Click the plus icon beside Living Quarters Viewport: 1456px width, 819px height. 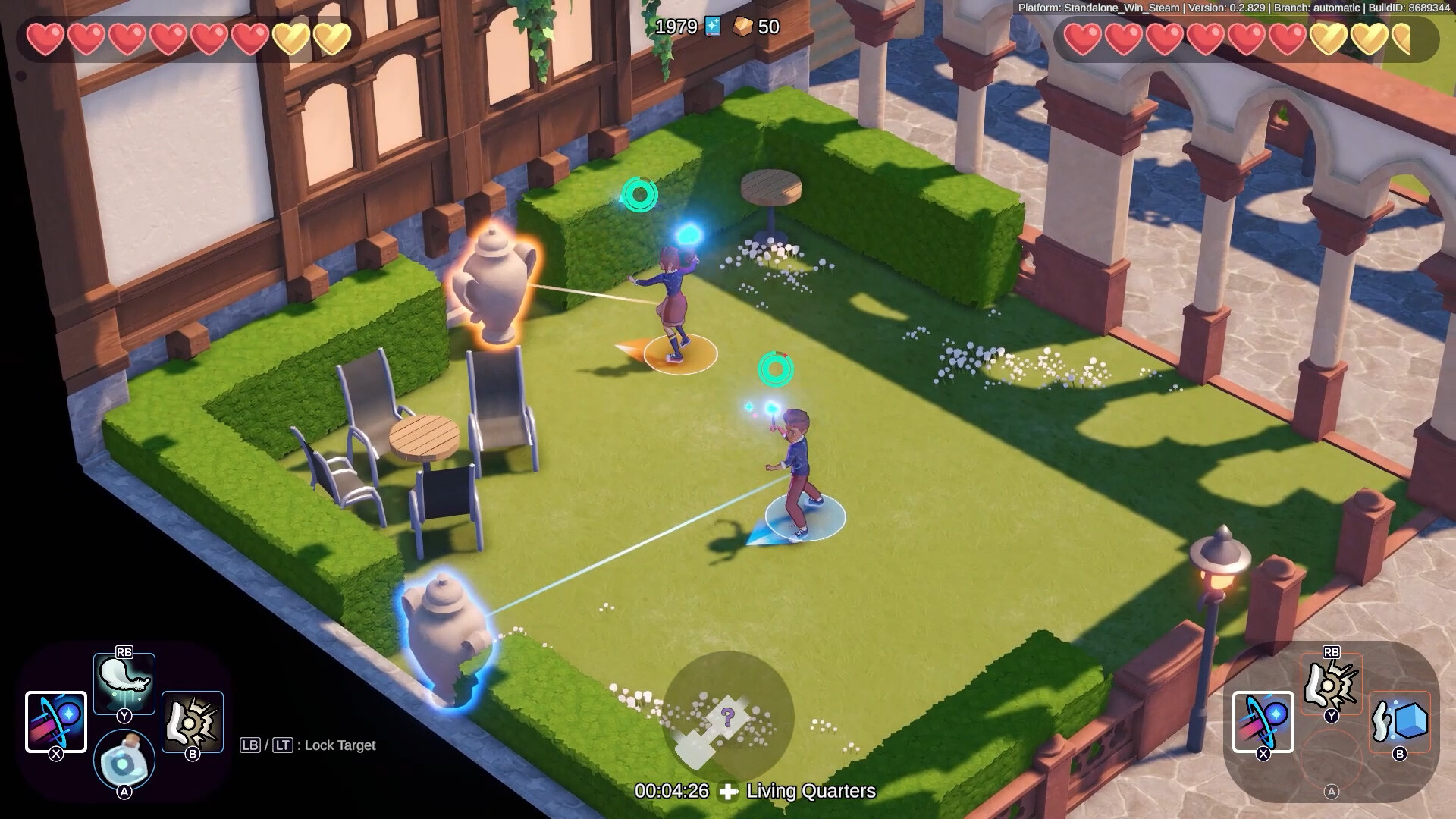pos(729,792)
